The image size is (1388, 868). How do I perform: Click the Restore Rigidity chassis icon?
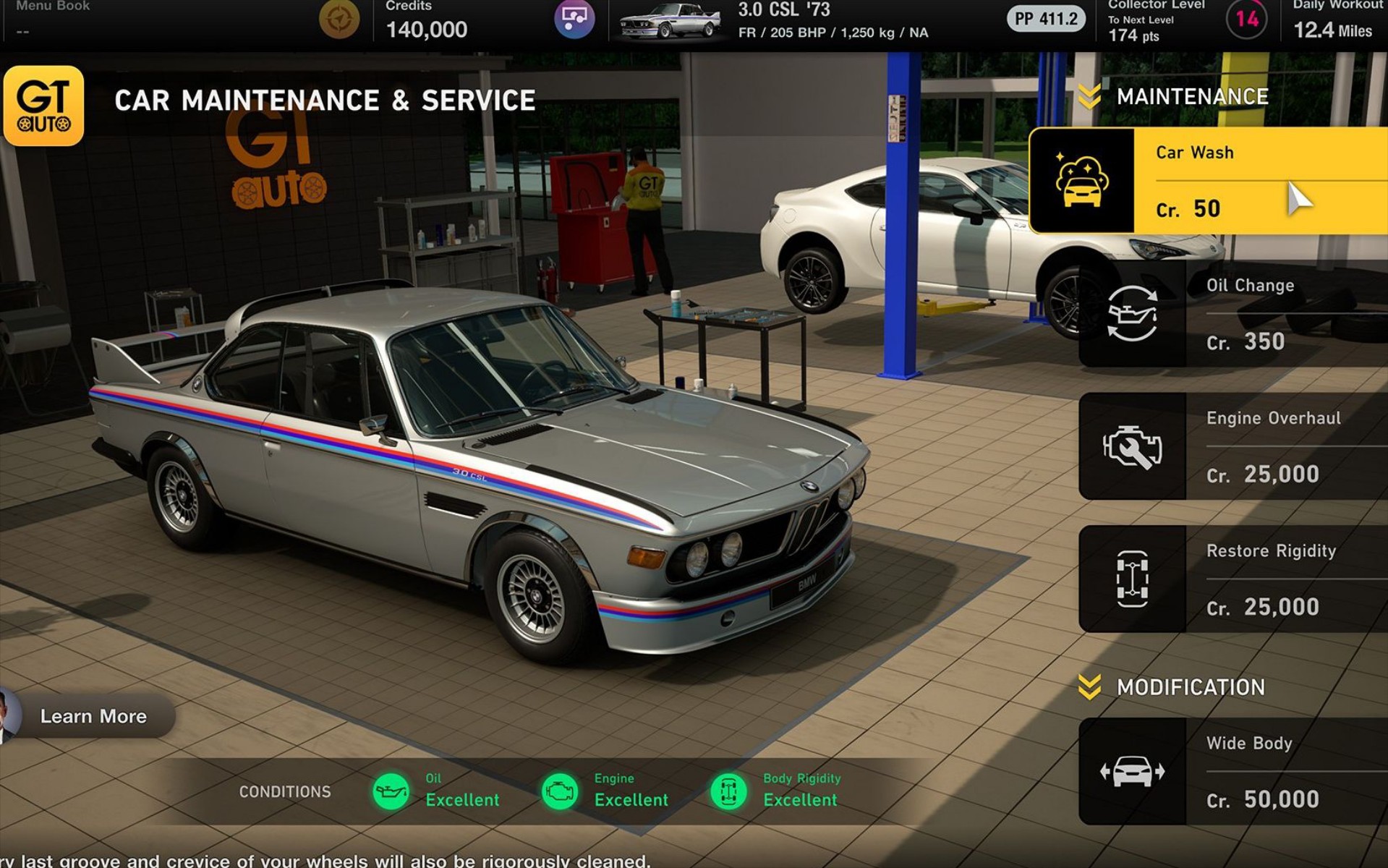click(x=1131, y=578)
